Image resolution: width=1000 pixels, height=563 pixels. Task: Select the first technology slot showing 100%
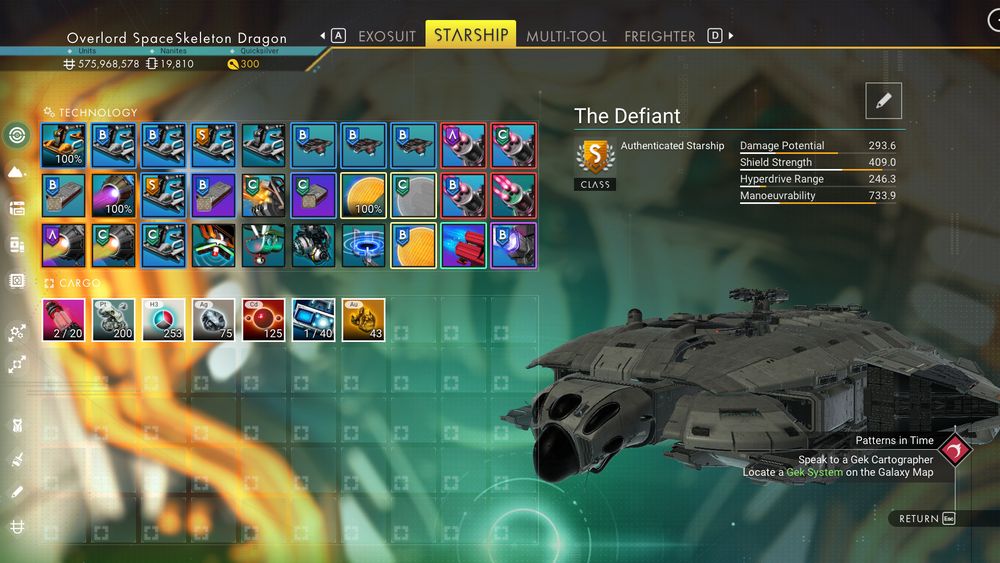[64, 145]
